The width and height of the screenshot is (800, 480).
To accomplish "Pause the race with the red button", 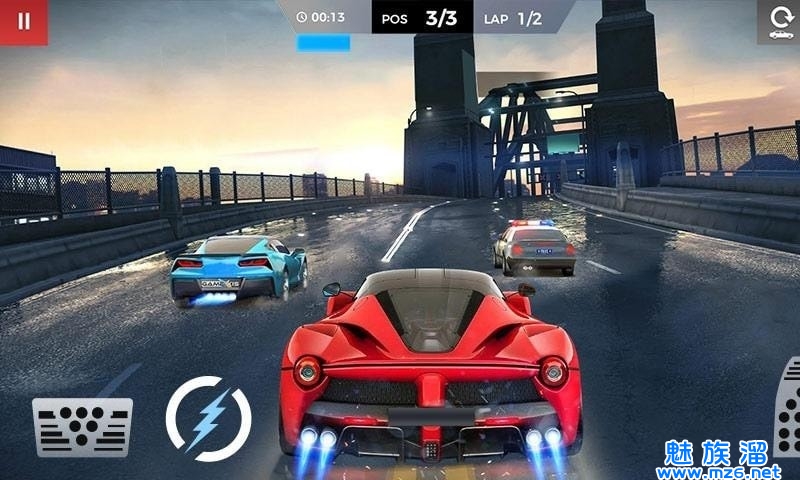I will click(x=23, y=22).
